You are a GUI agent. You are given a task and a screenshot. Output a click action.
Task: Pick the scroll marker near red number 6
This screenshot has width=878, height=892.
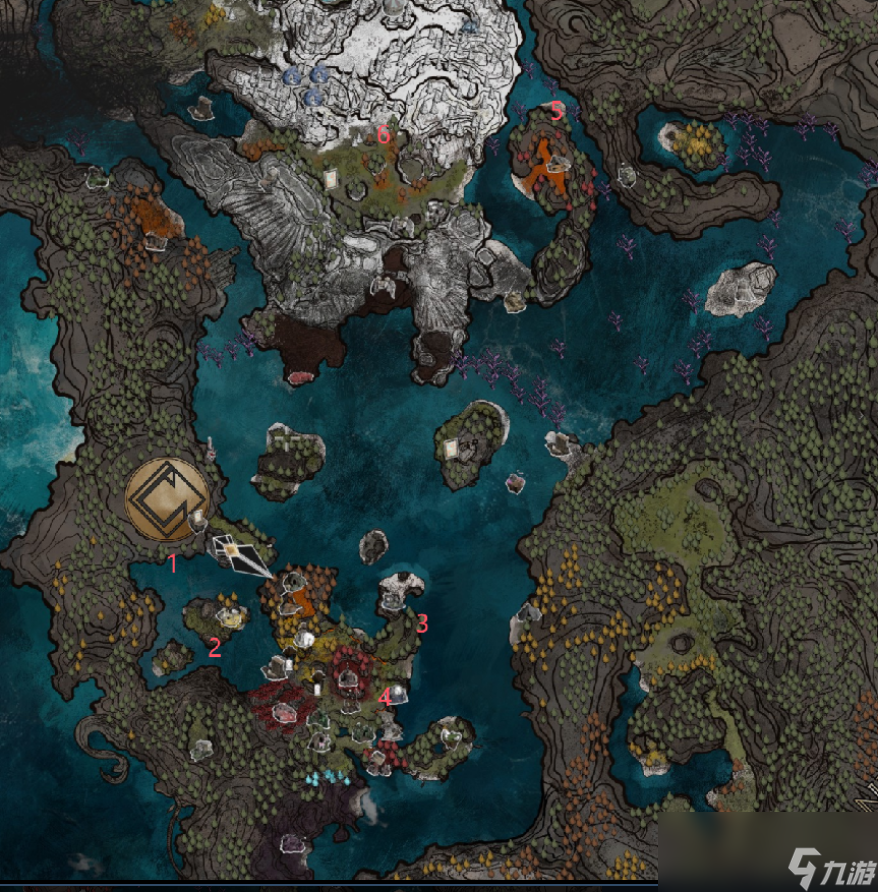coord(331,179)
